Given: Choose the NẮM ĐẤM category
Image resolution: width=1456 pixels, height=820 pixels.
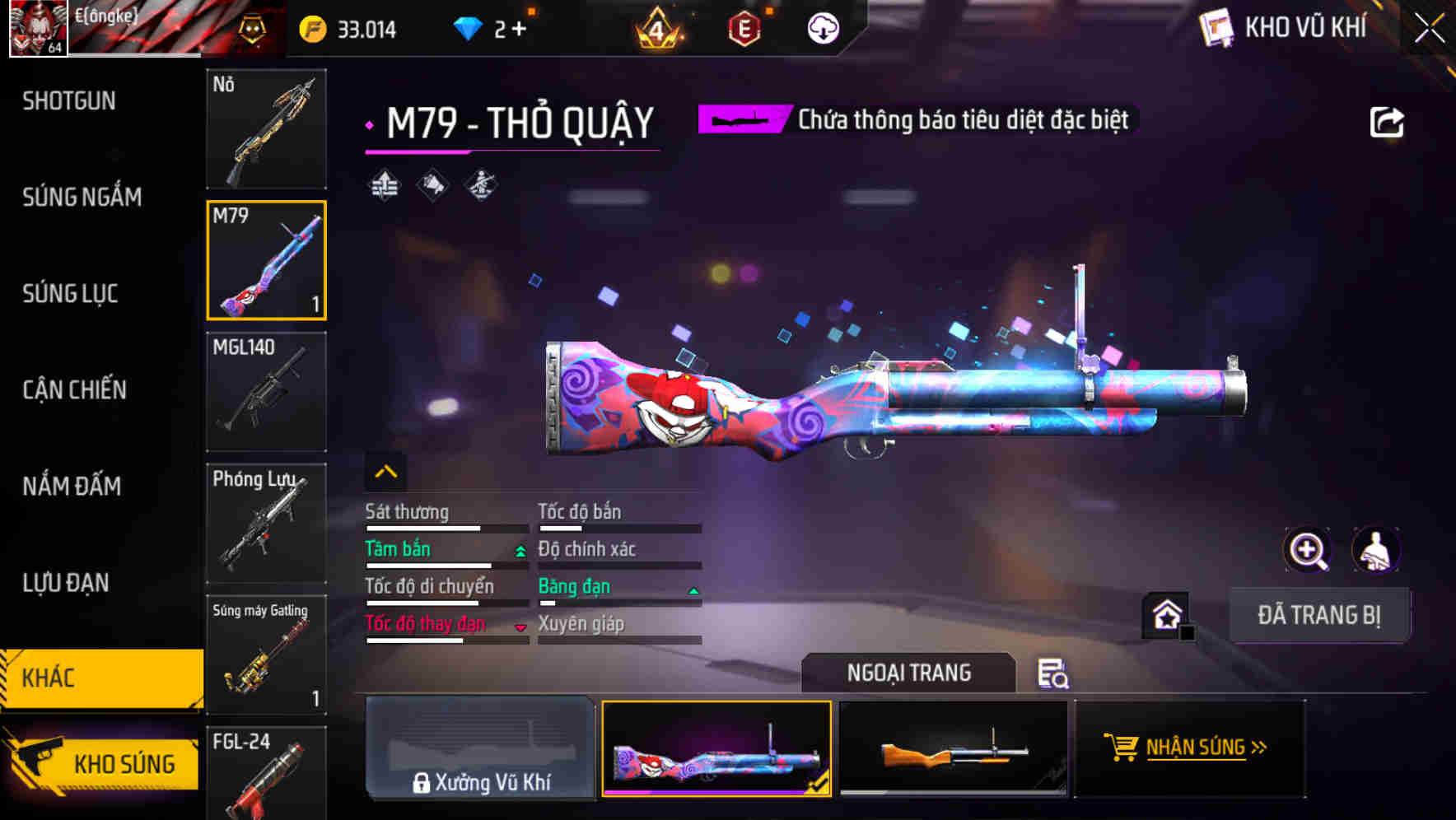Looking at the screenshot, I should [72, 486].
